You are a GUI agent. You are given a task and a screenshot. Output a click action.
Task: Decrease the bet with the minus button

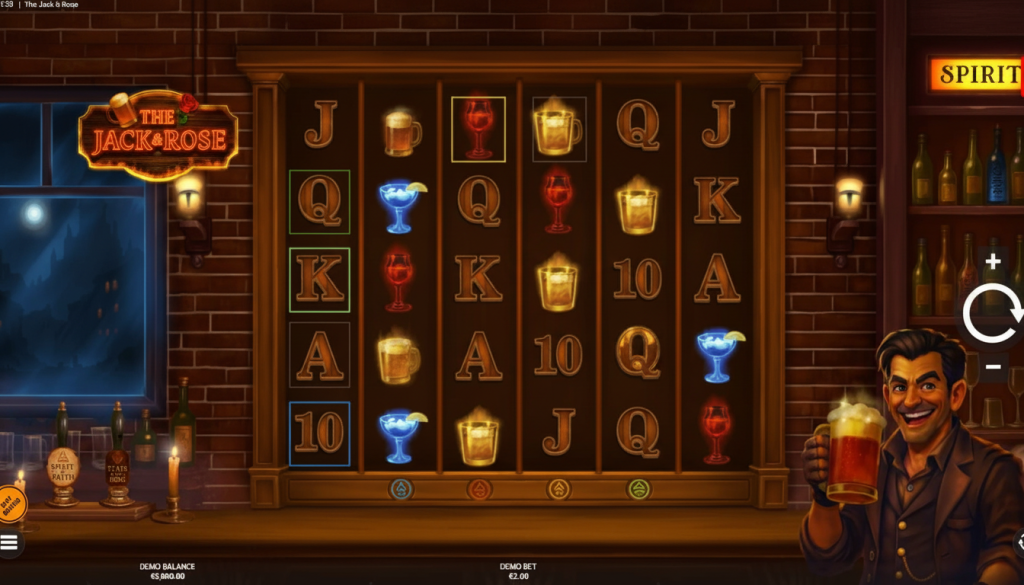993,367
